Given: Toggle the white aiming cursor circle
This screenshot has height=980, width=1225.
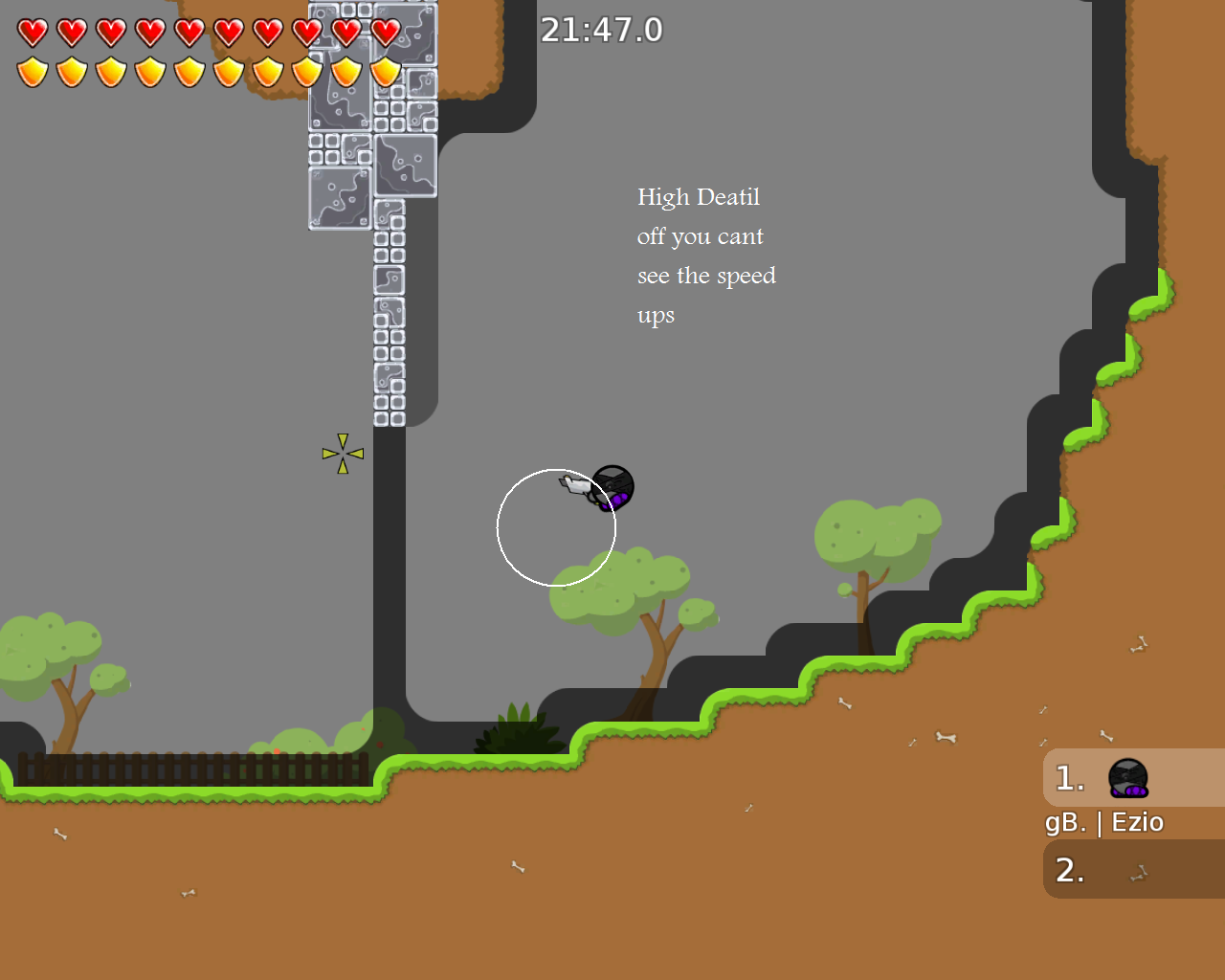Looking at the screenshot, I should [556, 525].
